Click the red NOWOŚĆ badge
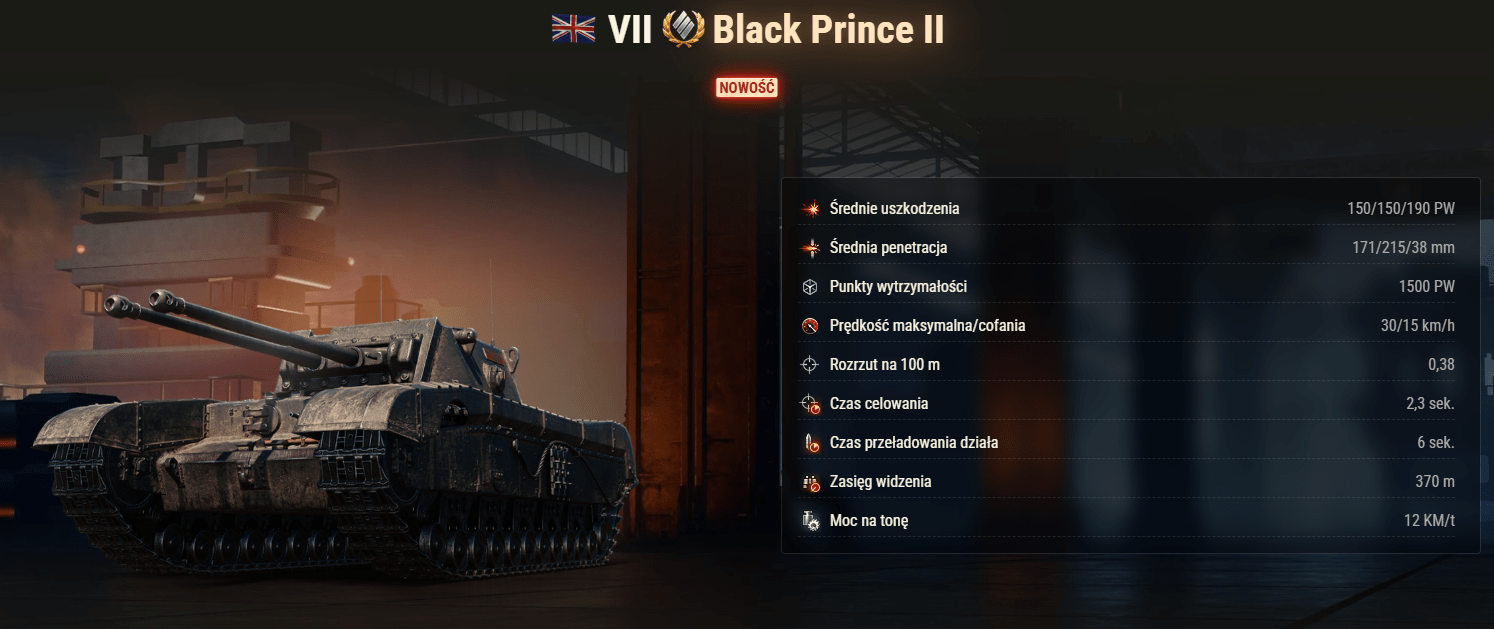The width and height of the screenshot is (1494, 629). 746,87
